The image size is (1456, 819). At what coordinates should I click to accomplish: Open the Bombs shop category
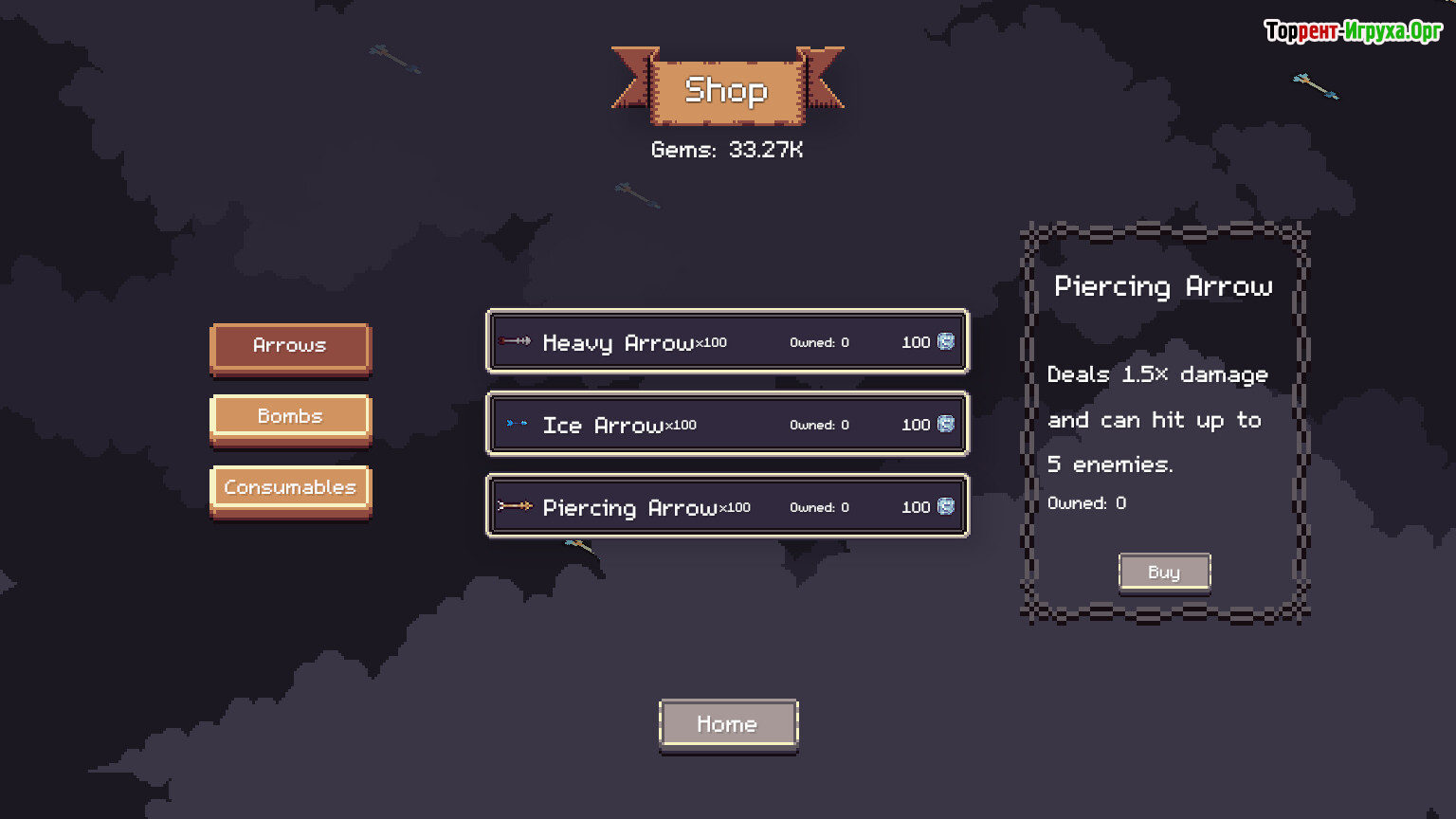pyautogui.click(x=290, y=418)
